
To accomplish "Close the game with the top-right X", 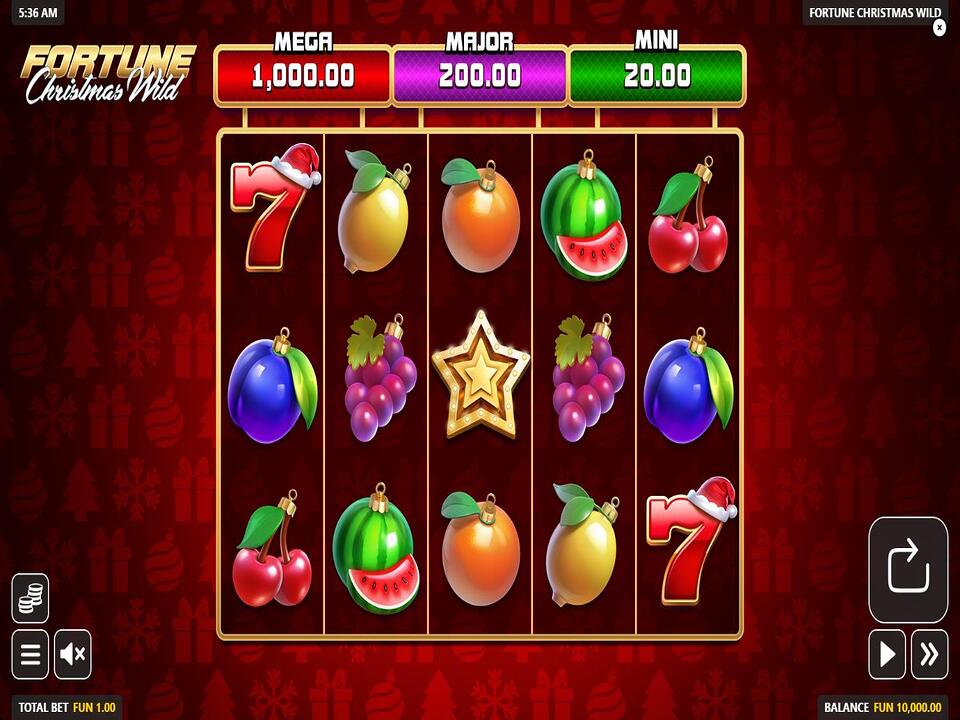I will [x=939, y=28].
